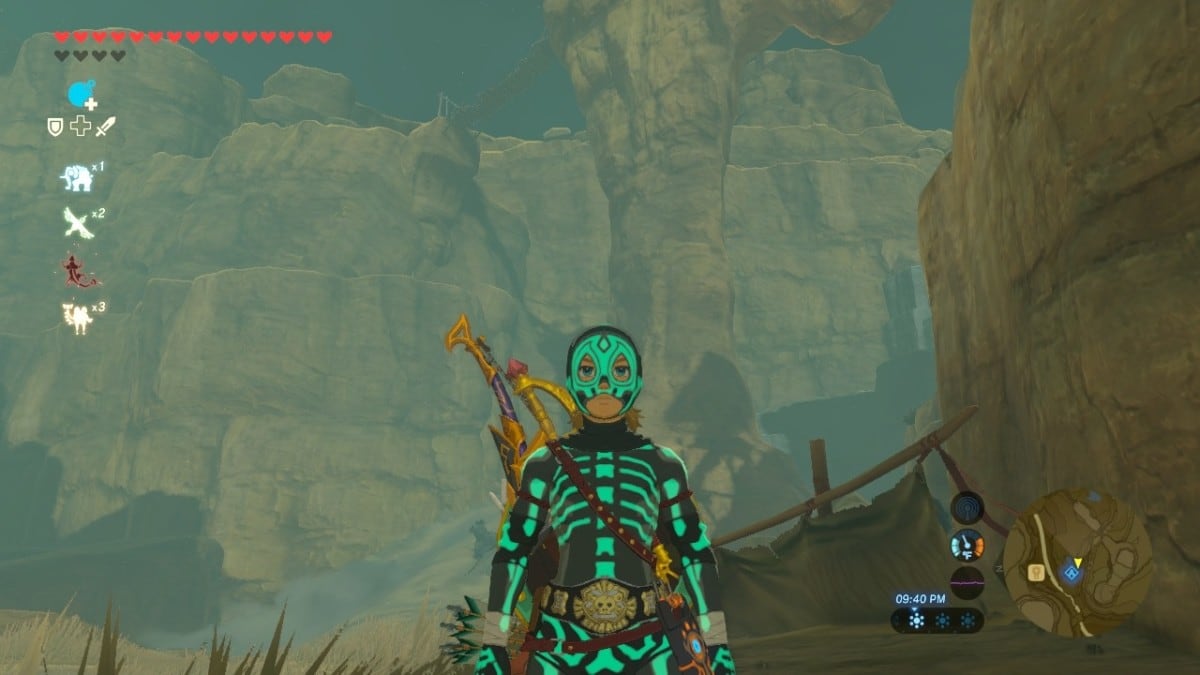Click the tan stamp marker on minimap
This screenshot has width=1200, height=675.
click(x=1036, y=573)
